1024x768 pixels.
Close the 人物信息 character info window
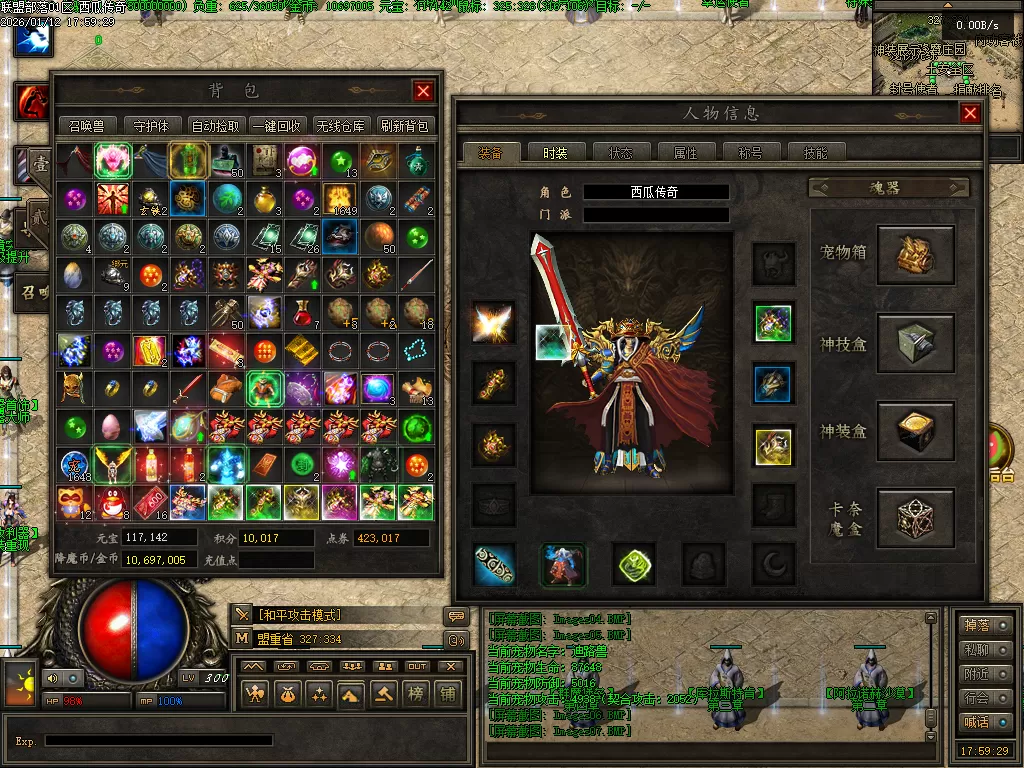pyautogui.click(x=969, y=114)
